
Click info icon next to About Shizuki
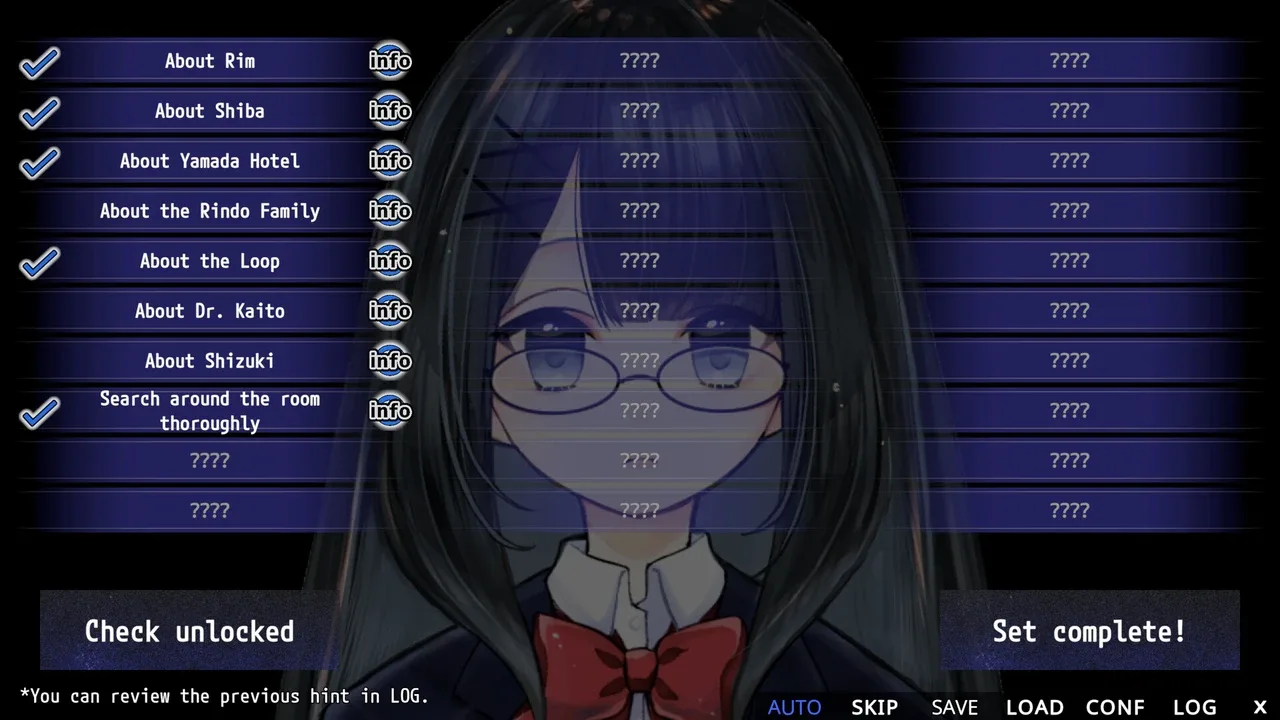(390, 361)
